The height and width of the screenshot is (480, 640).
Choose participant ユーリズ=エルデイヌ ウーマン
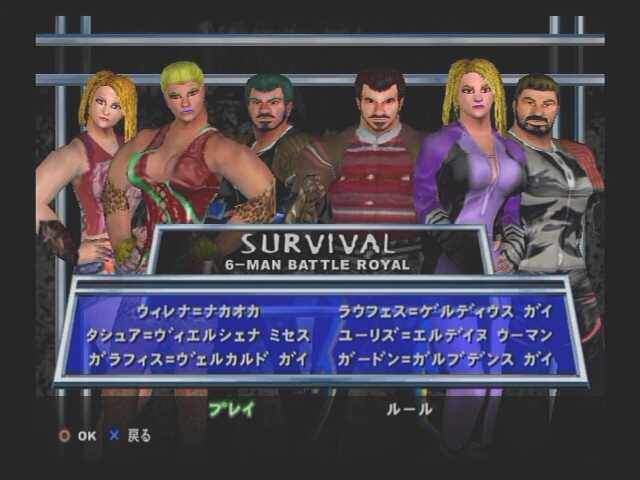point(437,334)
